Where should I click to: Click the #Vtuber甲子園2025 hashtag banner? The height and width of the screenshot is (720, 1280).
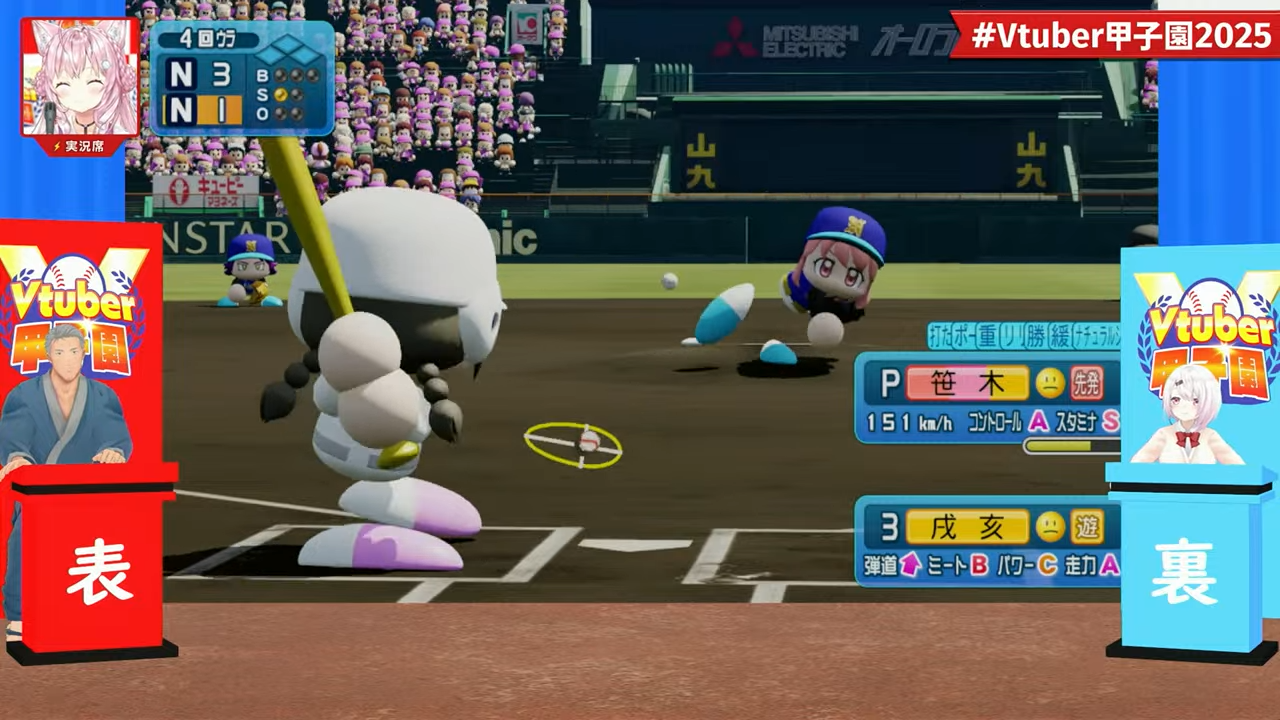pos(1112,36)
